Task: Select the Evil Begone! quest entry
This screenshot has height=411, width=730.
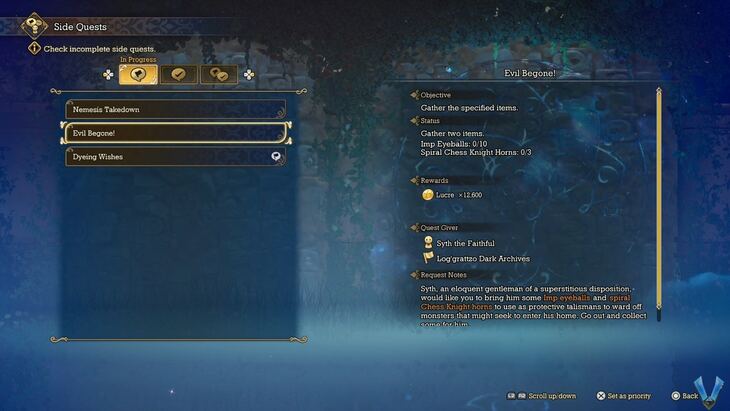Action: click(x=176, y=133)
